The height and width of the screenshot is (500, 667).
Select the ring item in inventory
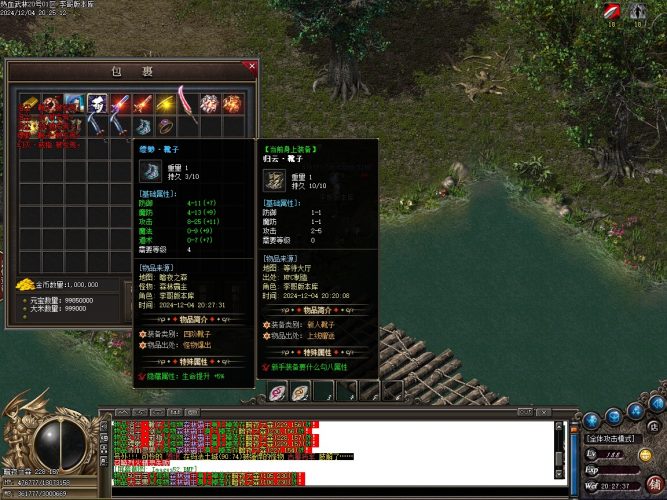click(164, 126)
